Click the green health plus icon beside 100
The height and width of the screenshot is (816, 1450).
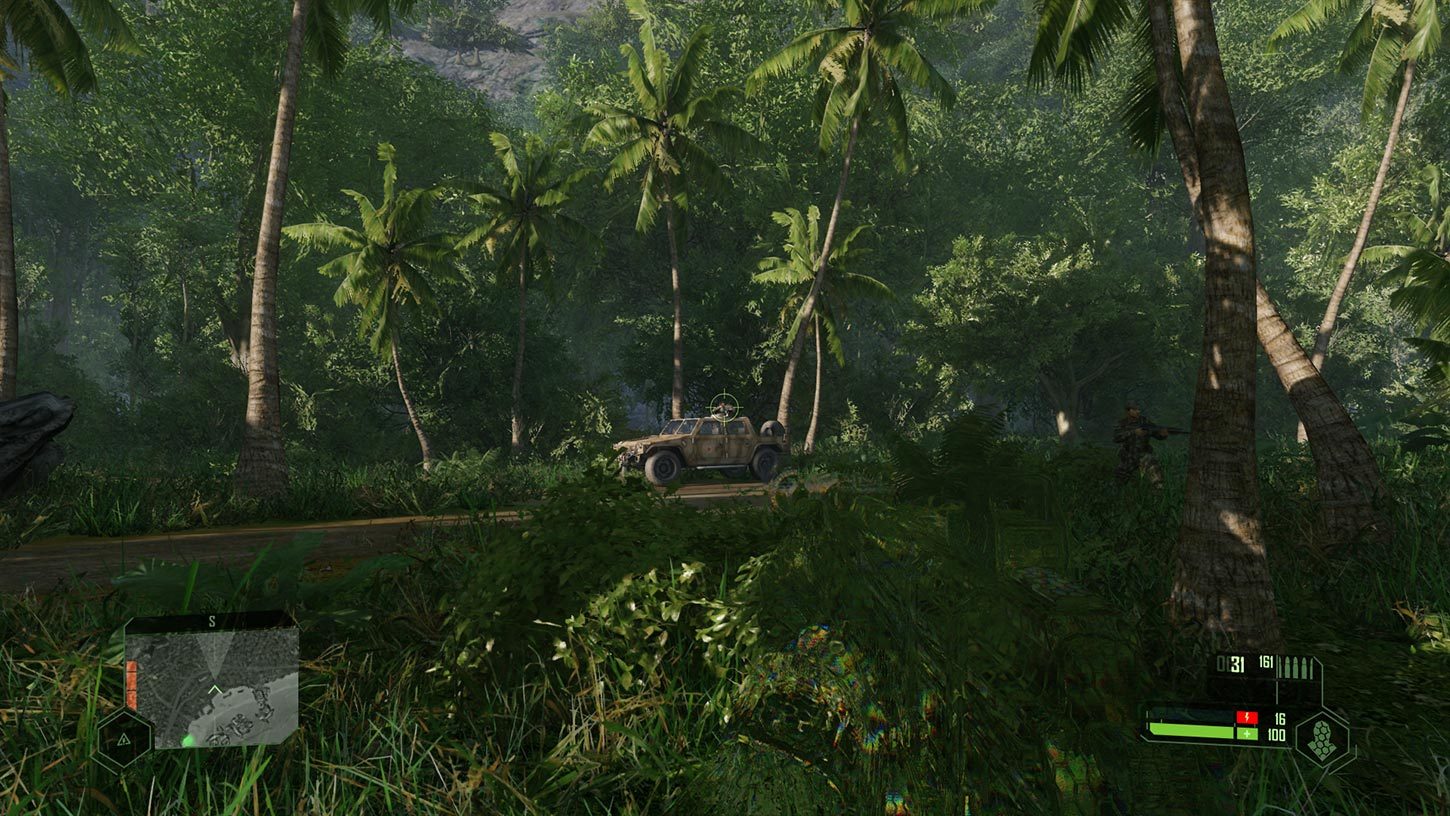tap(1247, 733)
